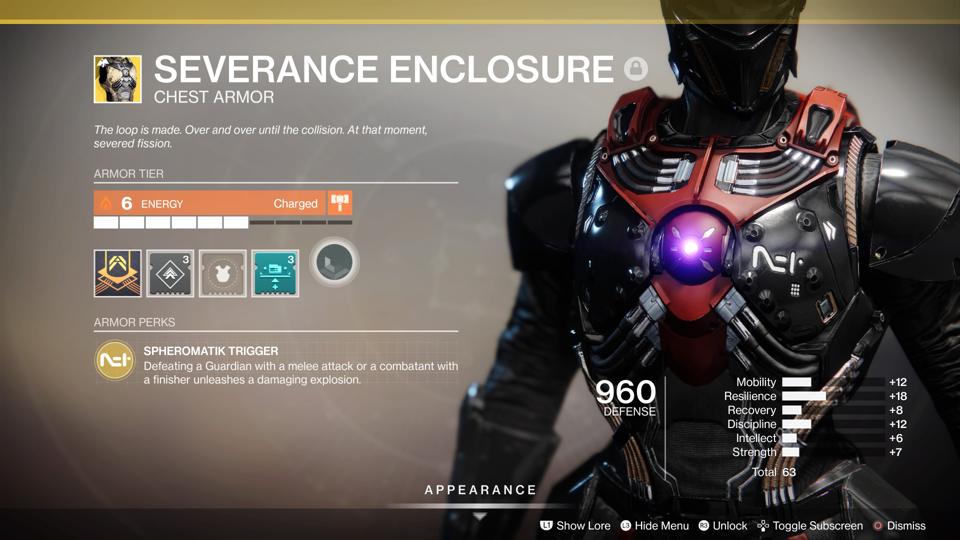
Task: Open the round grey shader socket
Action: point(333,264)
